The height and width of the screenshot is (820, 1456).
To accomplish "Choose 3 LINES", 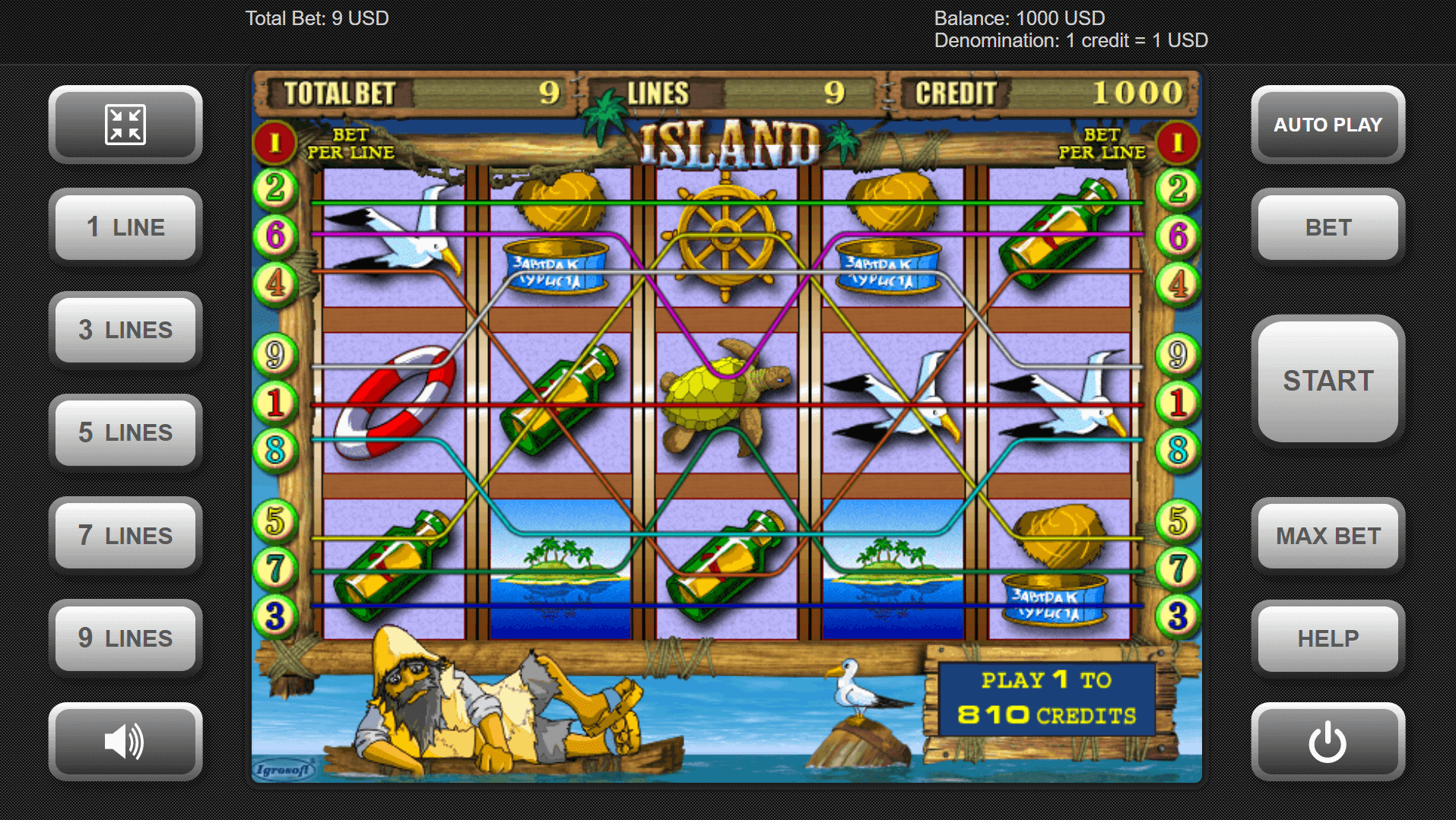I will 125,330.
